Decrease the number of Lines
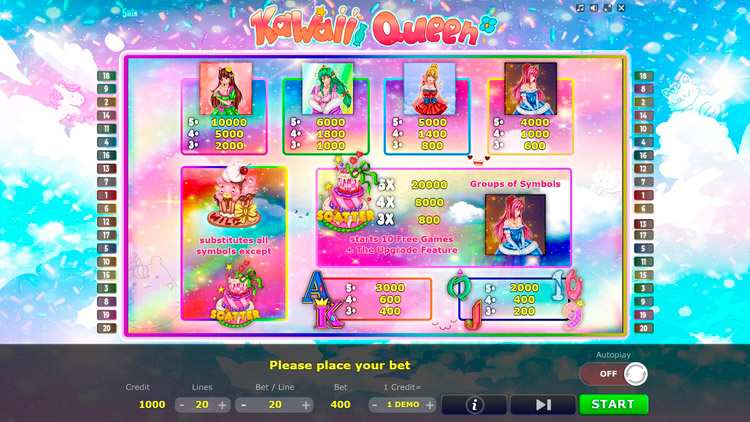The image size is (750, 422). point(181,405)
